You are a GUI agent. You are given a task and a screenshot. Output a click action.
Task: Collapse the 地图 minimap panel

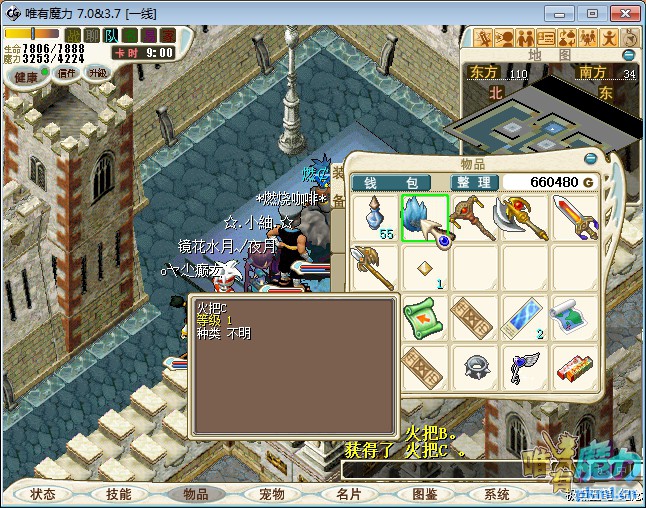coord(629,55)
